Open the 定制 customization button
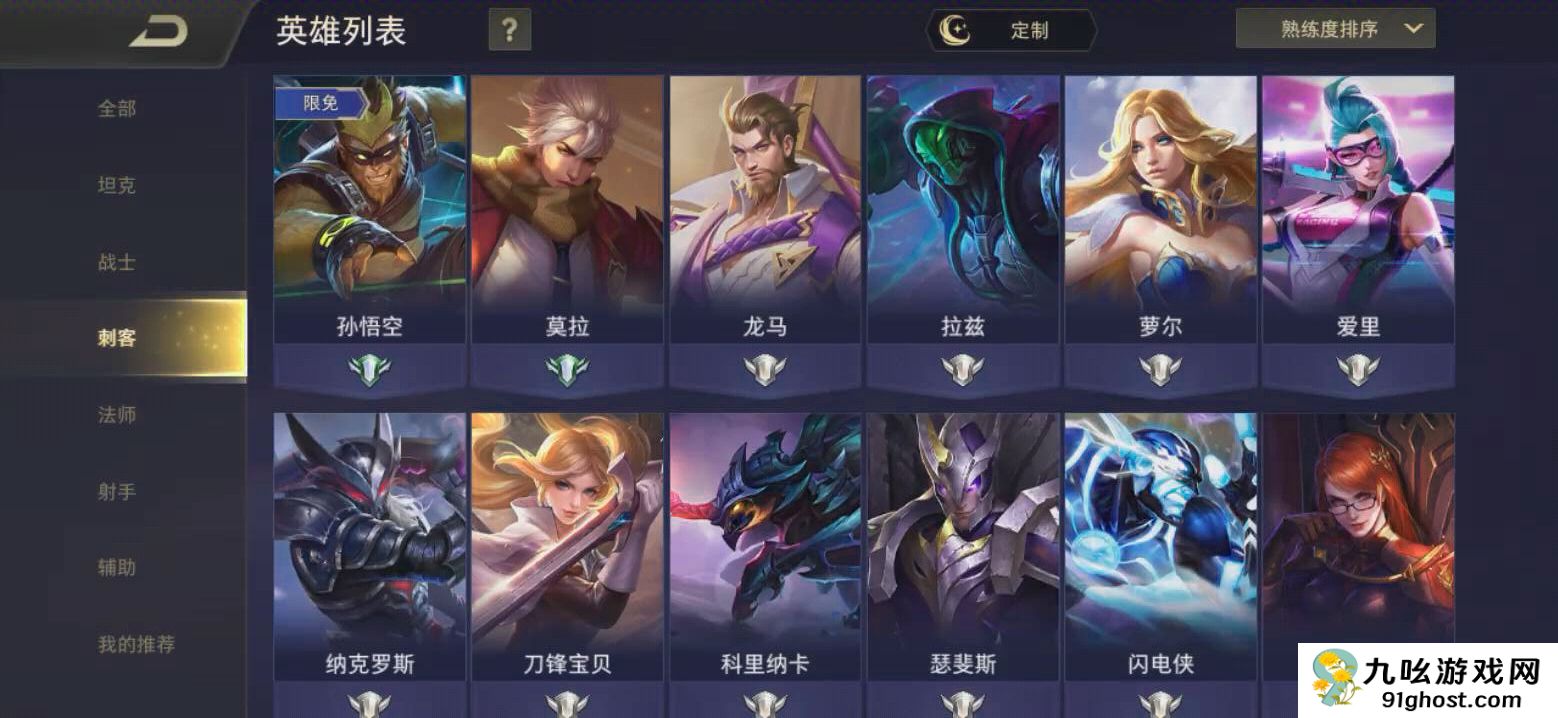 click(1012, 31)
